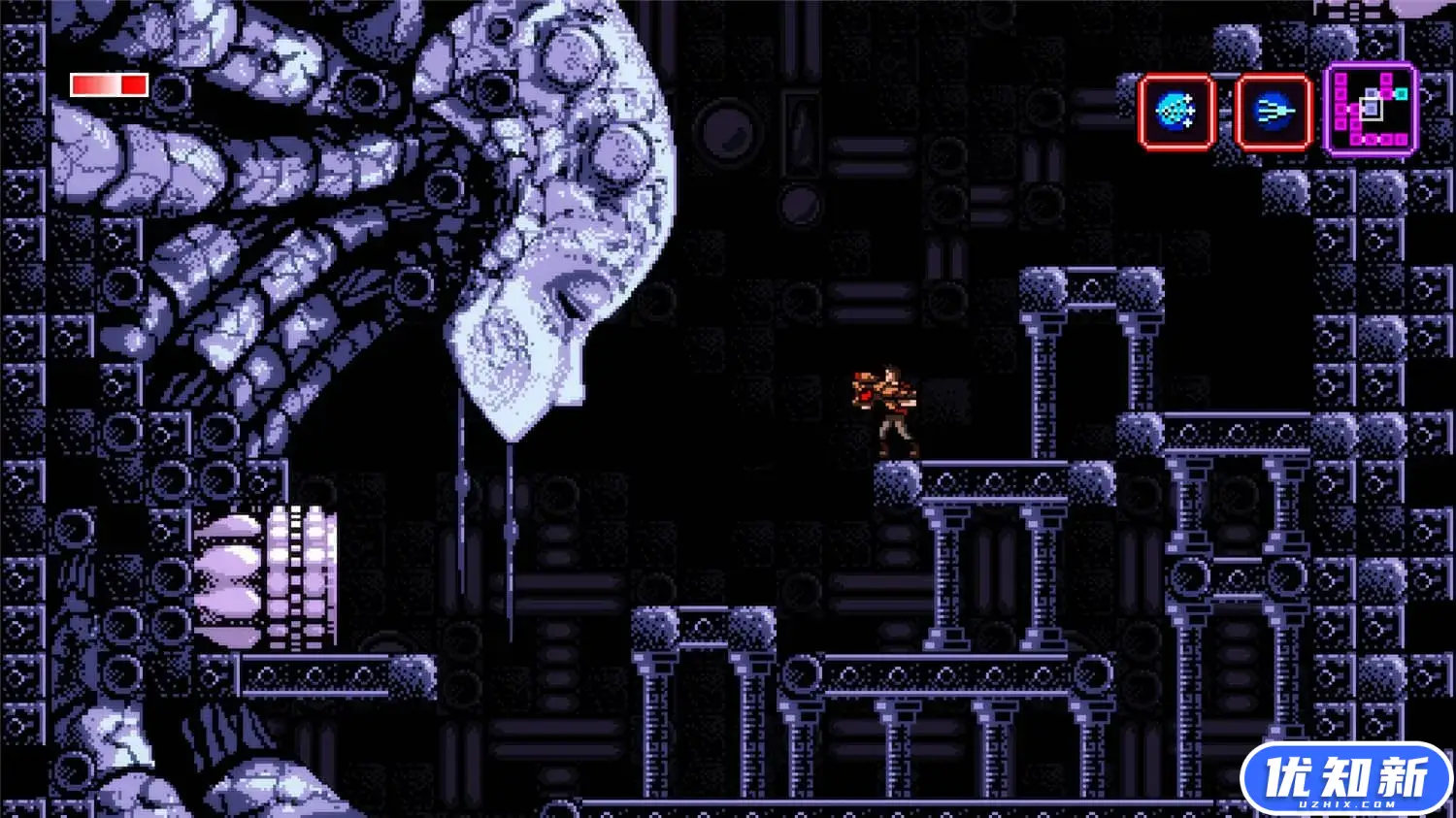Click the first red-framed weapon slot
Image resolution: width=1456 pixels, height=818 pixels.
[x=1175, y=110]
